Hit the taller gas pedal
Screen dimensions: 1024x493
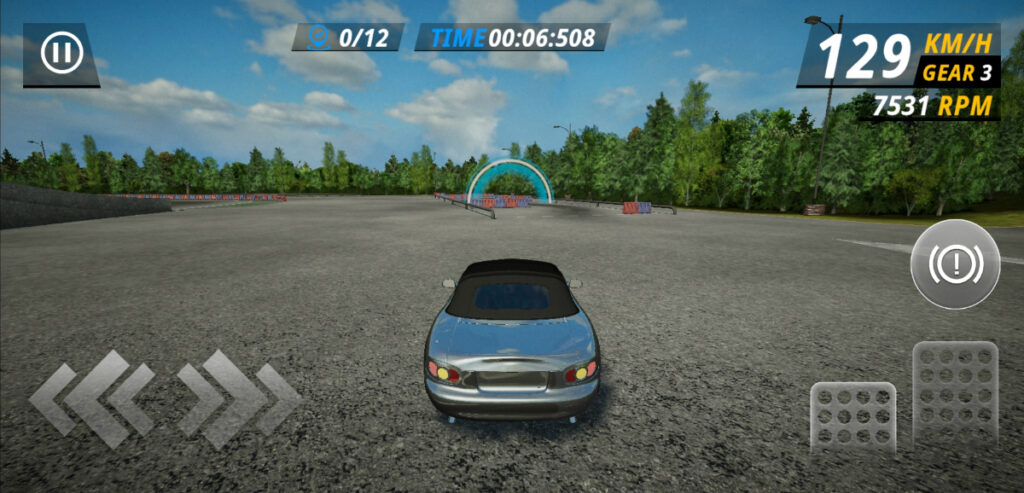(x=955, y=393)
